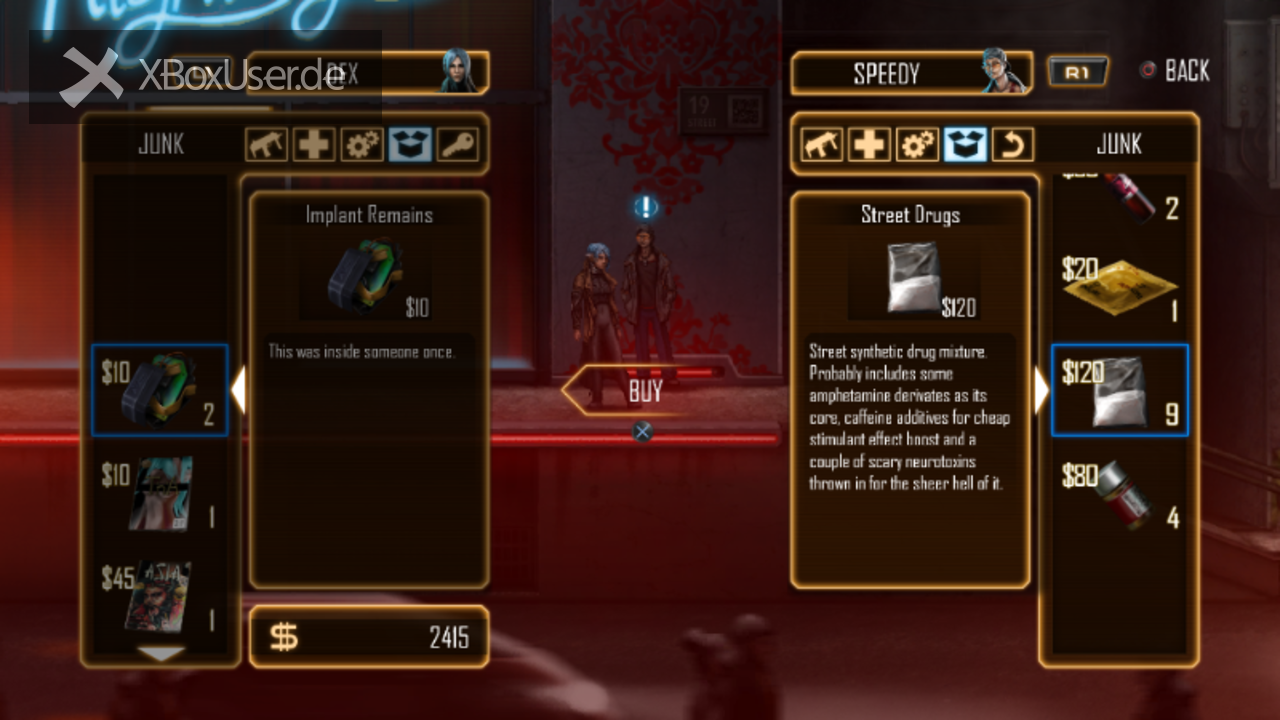Choose the $45 magazine in the player's list
The image size is (1280, 720).
(x=160, y=598)
